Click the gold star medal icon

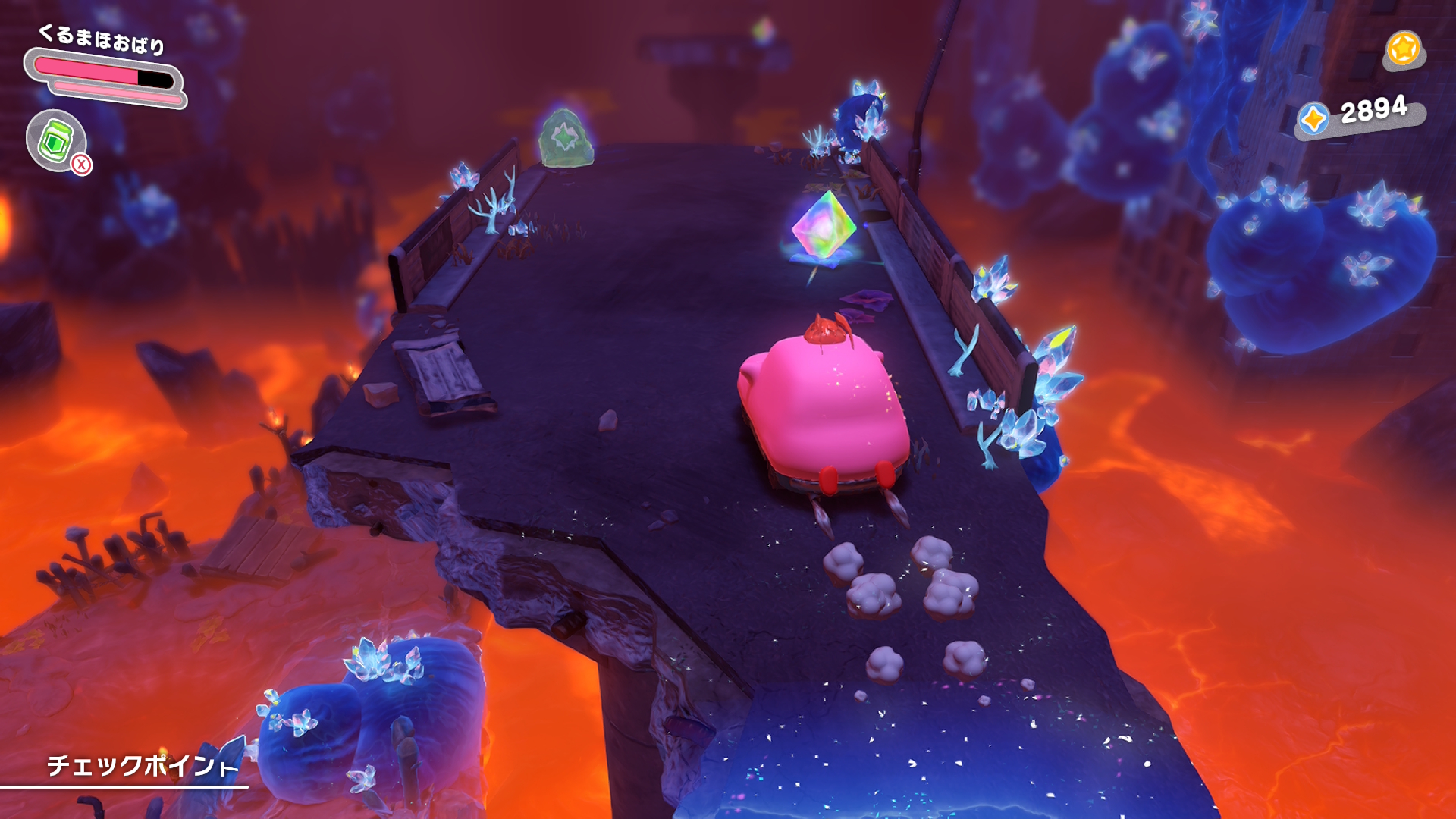(1403, 49)
